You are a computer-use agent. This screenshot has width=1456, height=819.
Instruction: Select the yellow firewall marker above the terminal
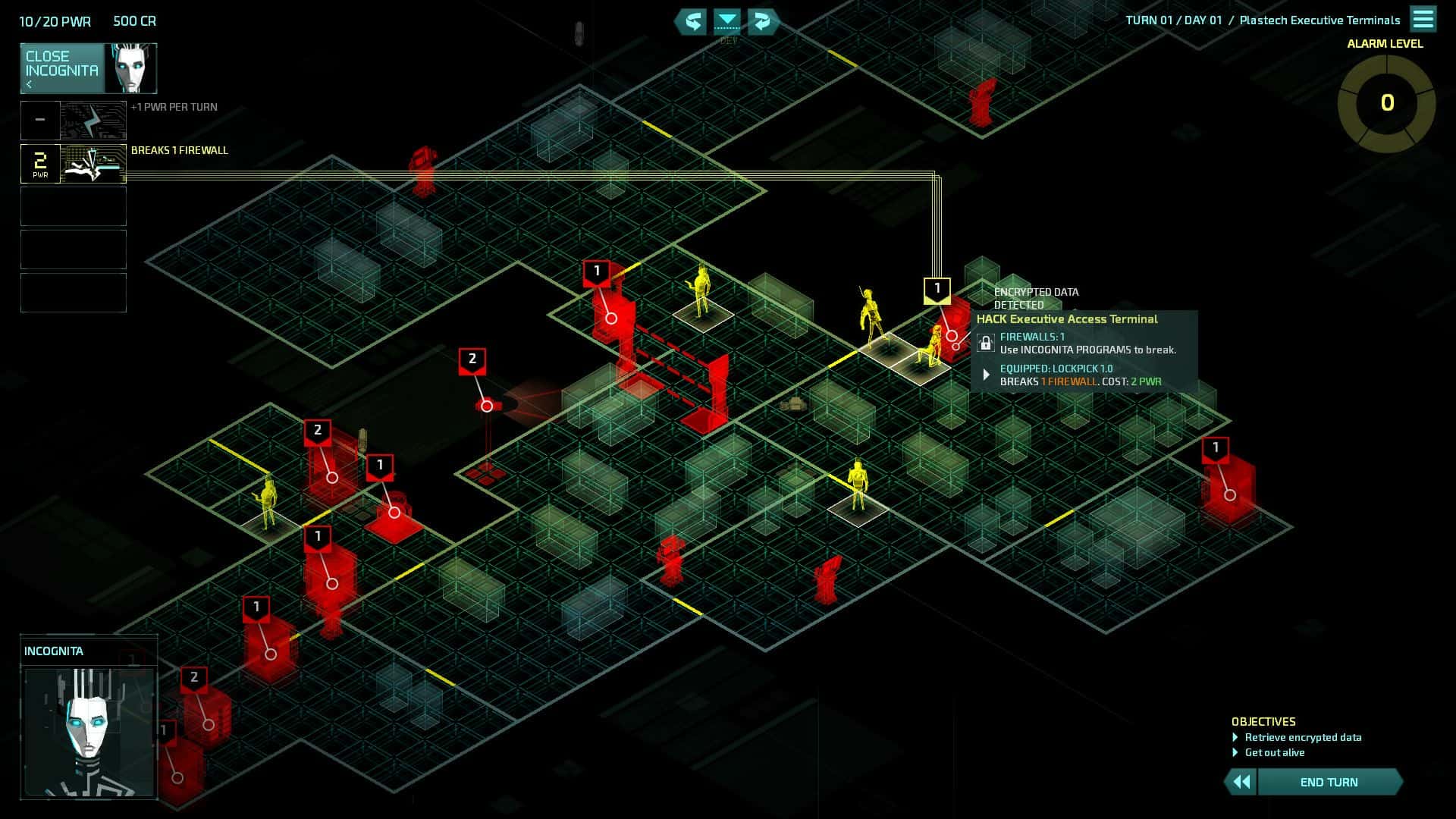point(937,290)
